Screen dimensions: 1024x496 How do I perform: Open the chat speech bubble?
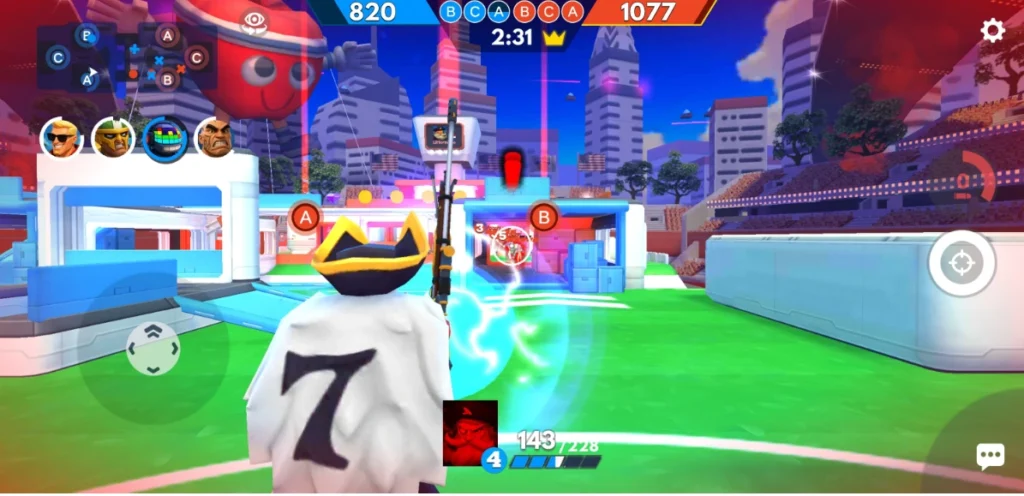pos(990,457)
